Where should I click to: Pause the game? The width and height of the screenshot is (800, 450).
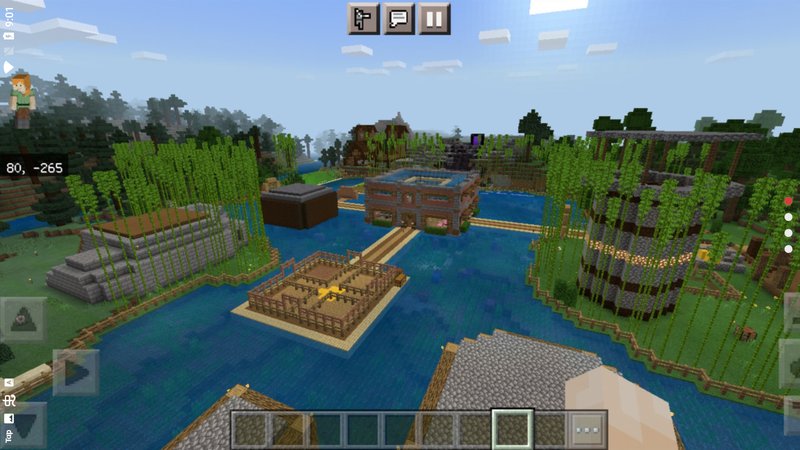(435, 18)
